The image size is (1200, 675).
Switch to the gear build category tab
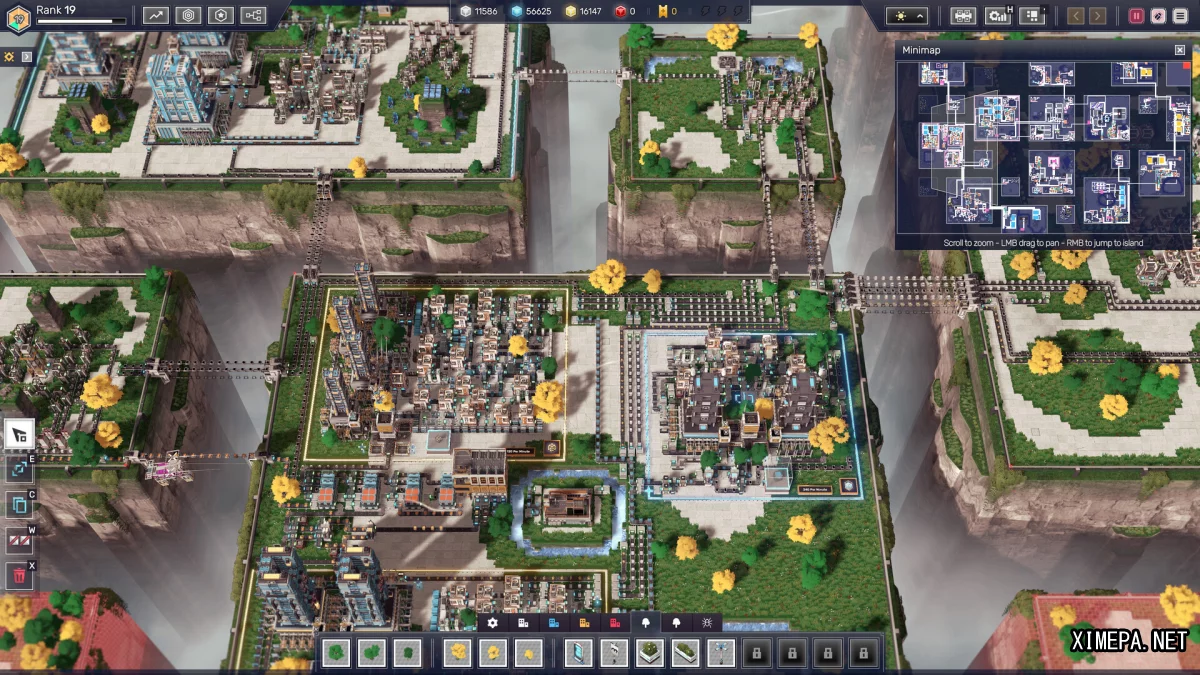click(x=492, y=622)
